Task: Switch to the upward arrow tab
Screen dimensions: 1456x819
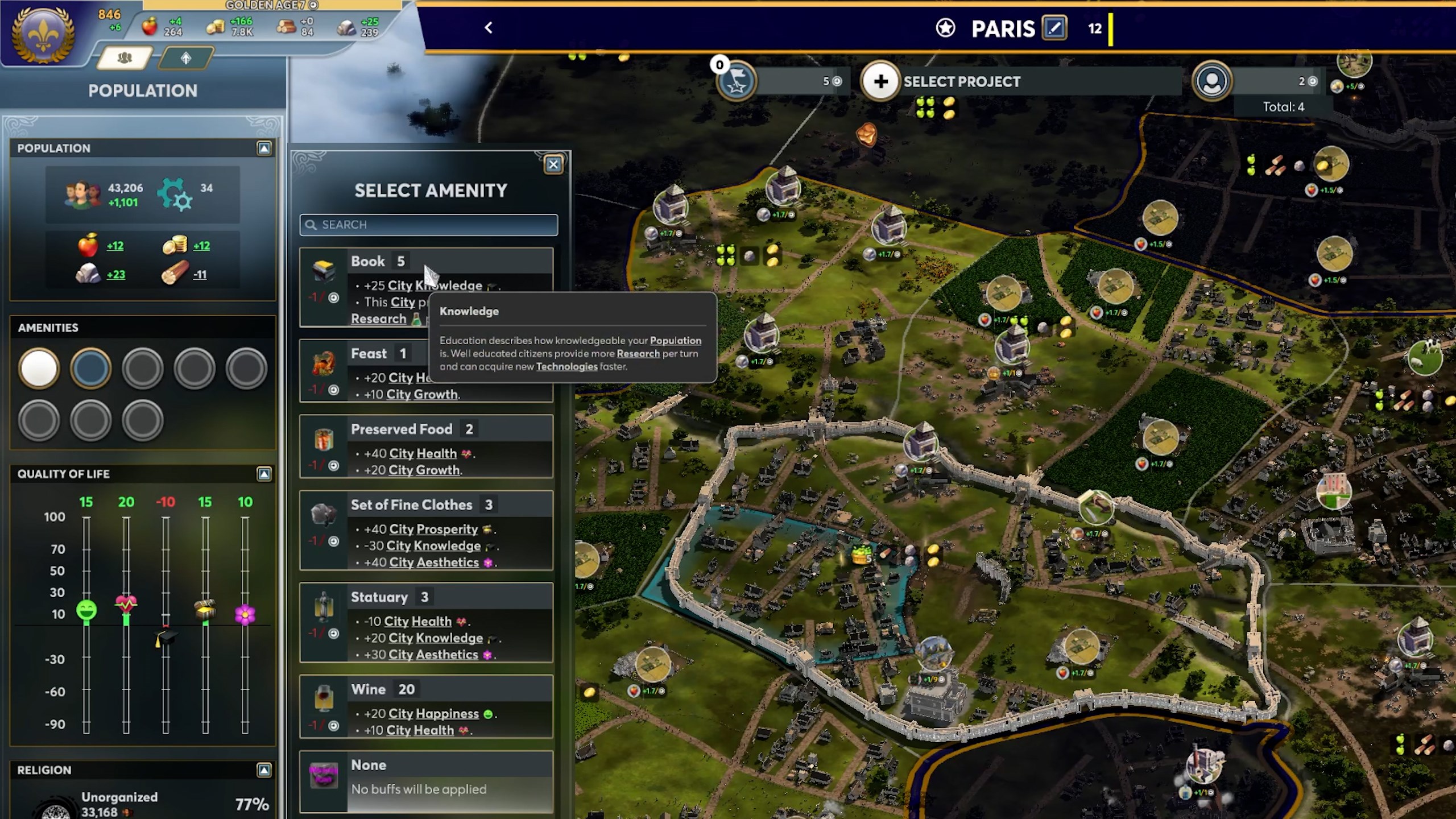Action: [186, 58]
